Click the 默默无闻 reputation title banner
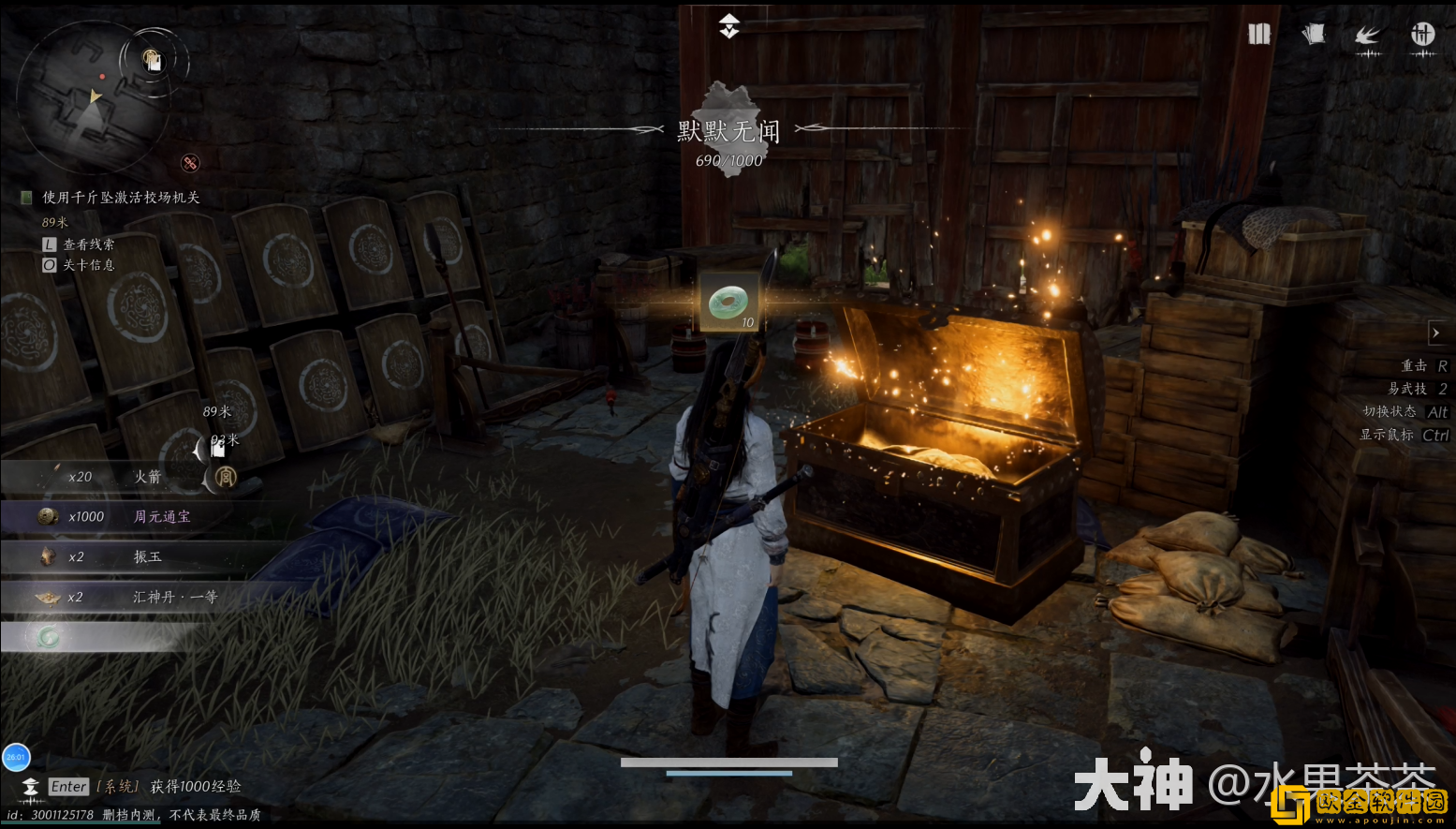The width and height of the screenshot is (1456, 829). click(x=728, y=132)
